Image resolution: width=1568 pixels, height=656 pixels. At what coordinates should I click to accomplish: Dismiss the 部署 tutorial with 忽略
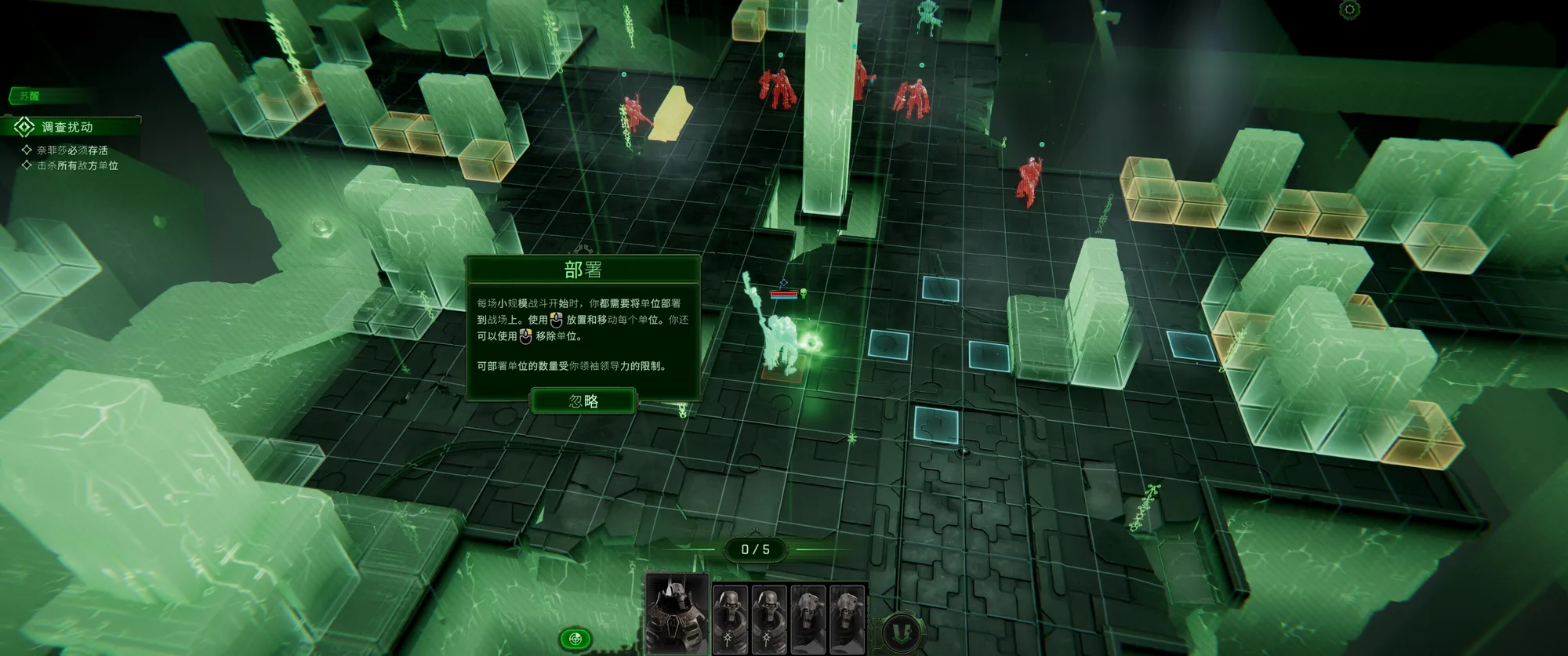pos(583,401)
